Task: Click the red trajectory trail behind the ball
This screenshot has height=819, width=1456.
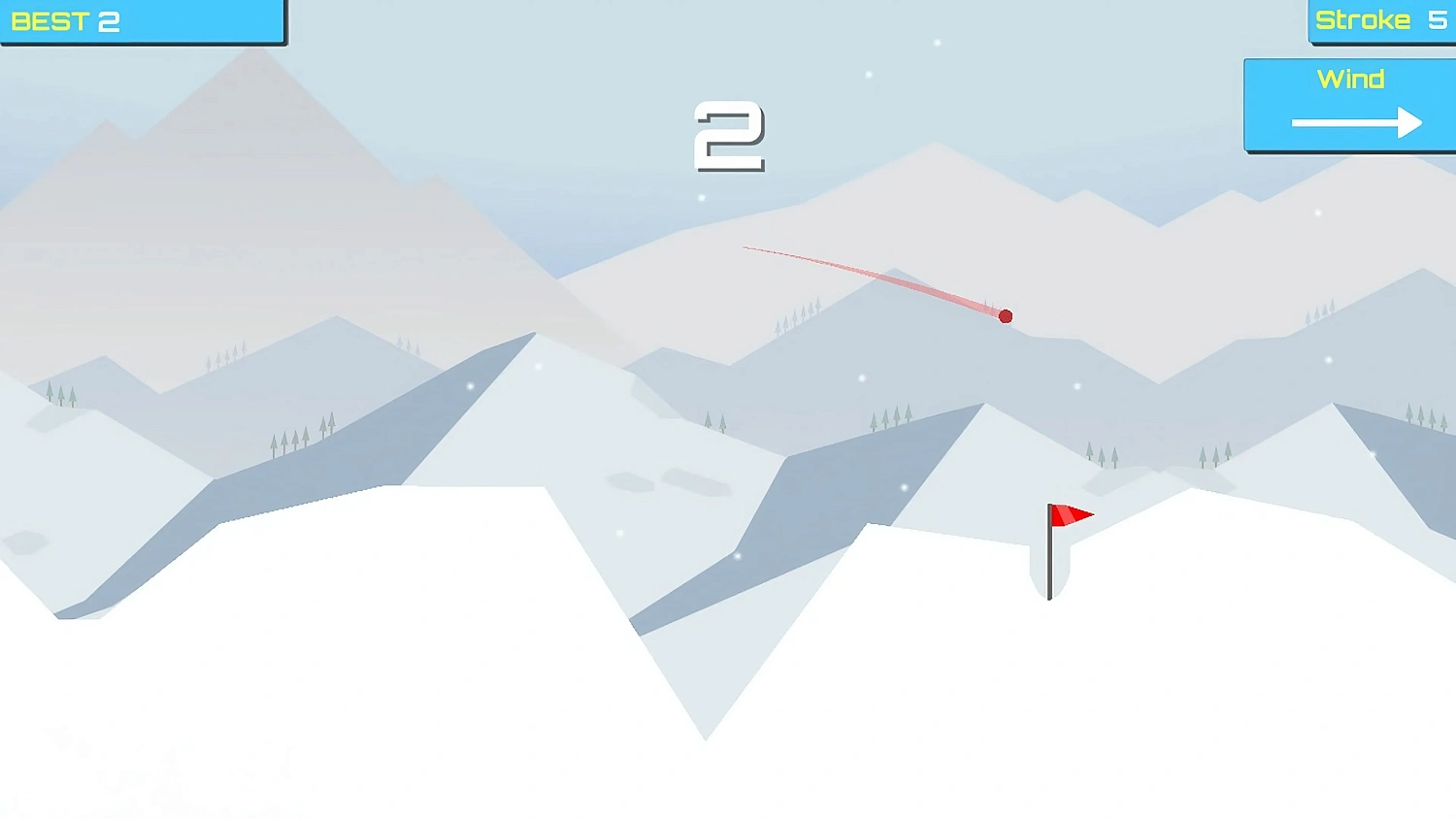Action: tap(874, 277)
